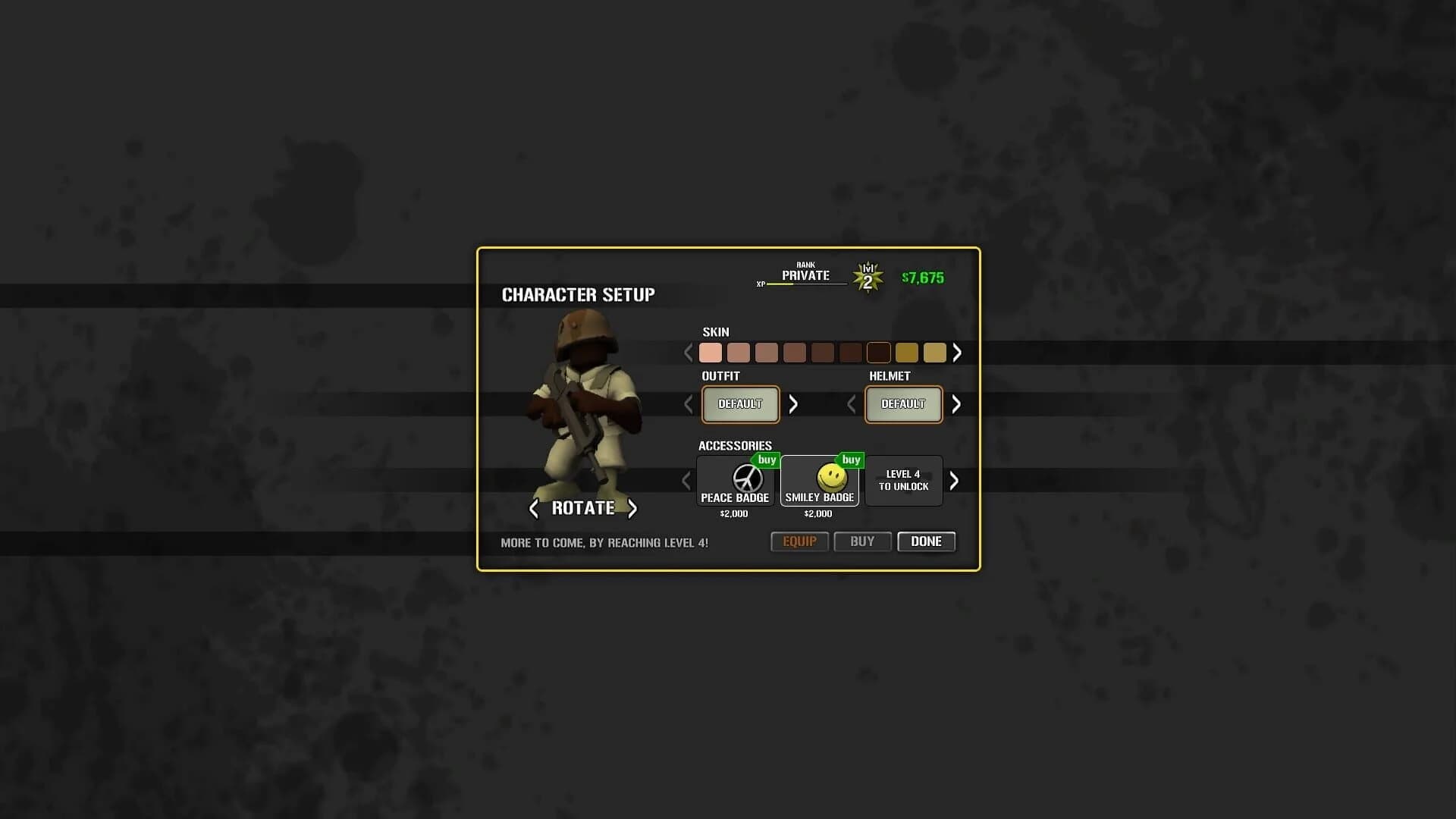The image size is (1456, 819).
Task: Click the Rank Private label
Action: pyautogui.click(x=804, y=273)
